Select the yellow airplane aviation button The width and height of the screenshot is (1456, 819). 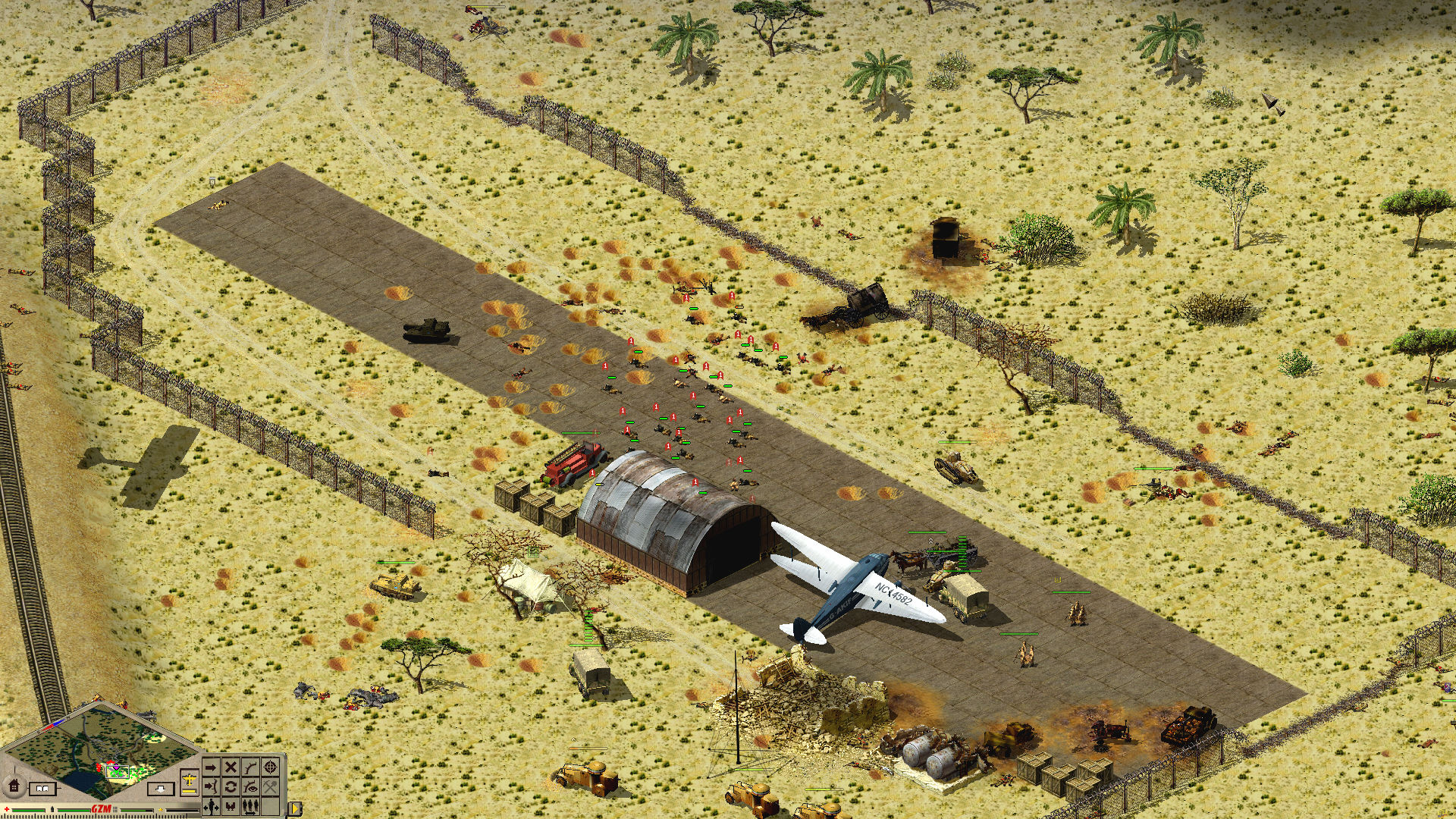click(x=190, y=780)
